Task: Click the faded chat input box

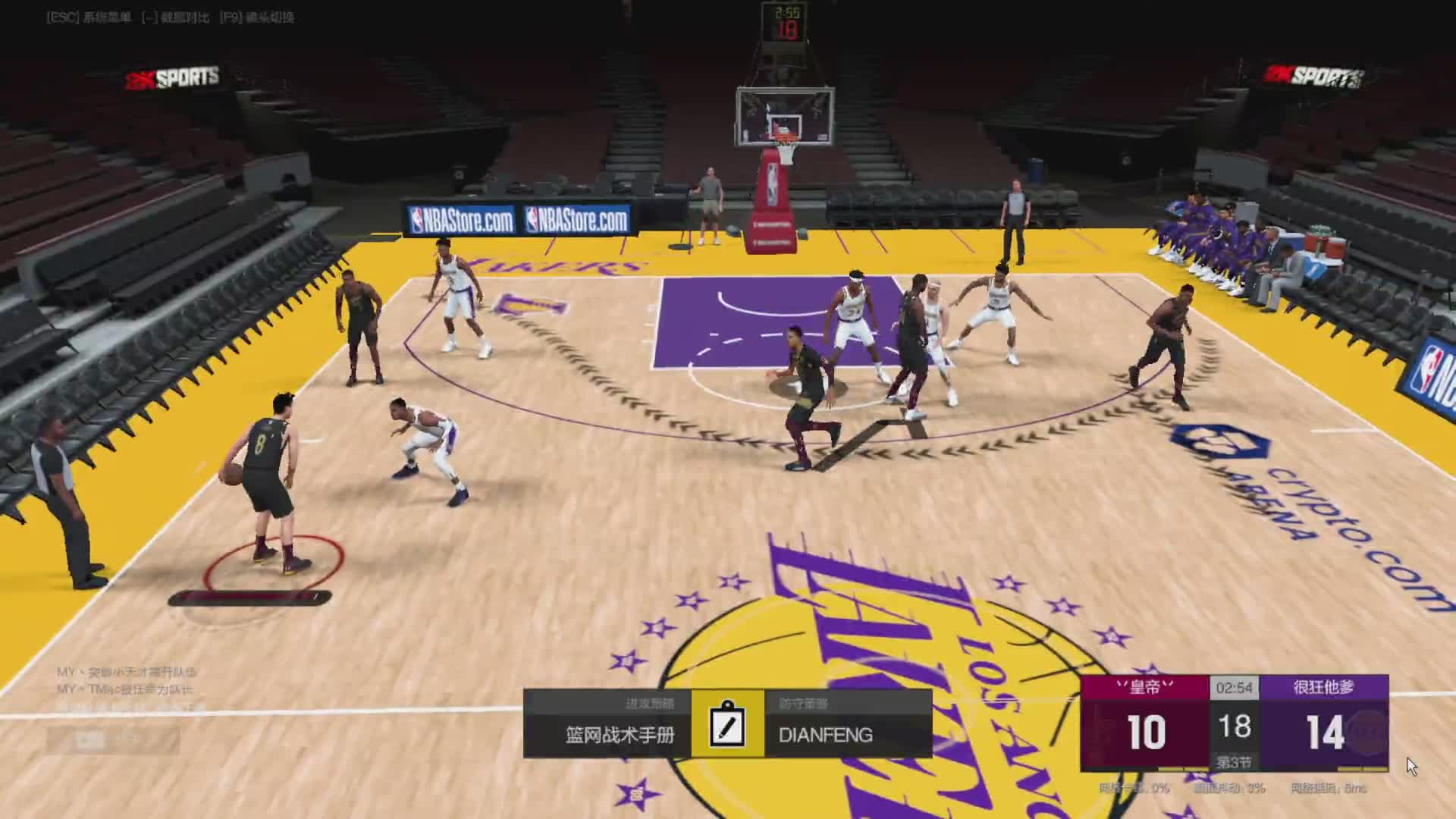Action: (x=114, y=740)
